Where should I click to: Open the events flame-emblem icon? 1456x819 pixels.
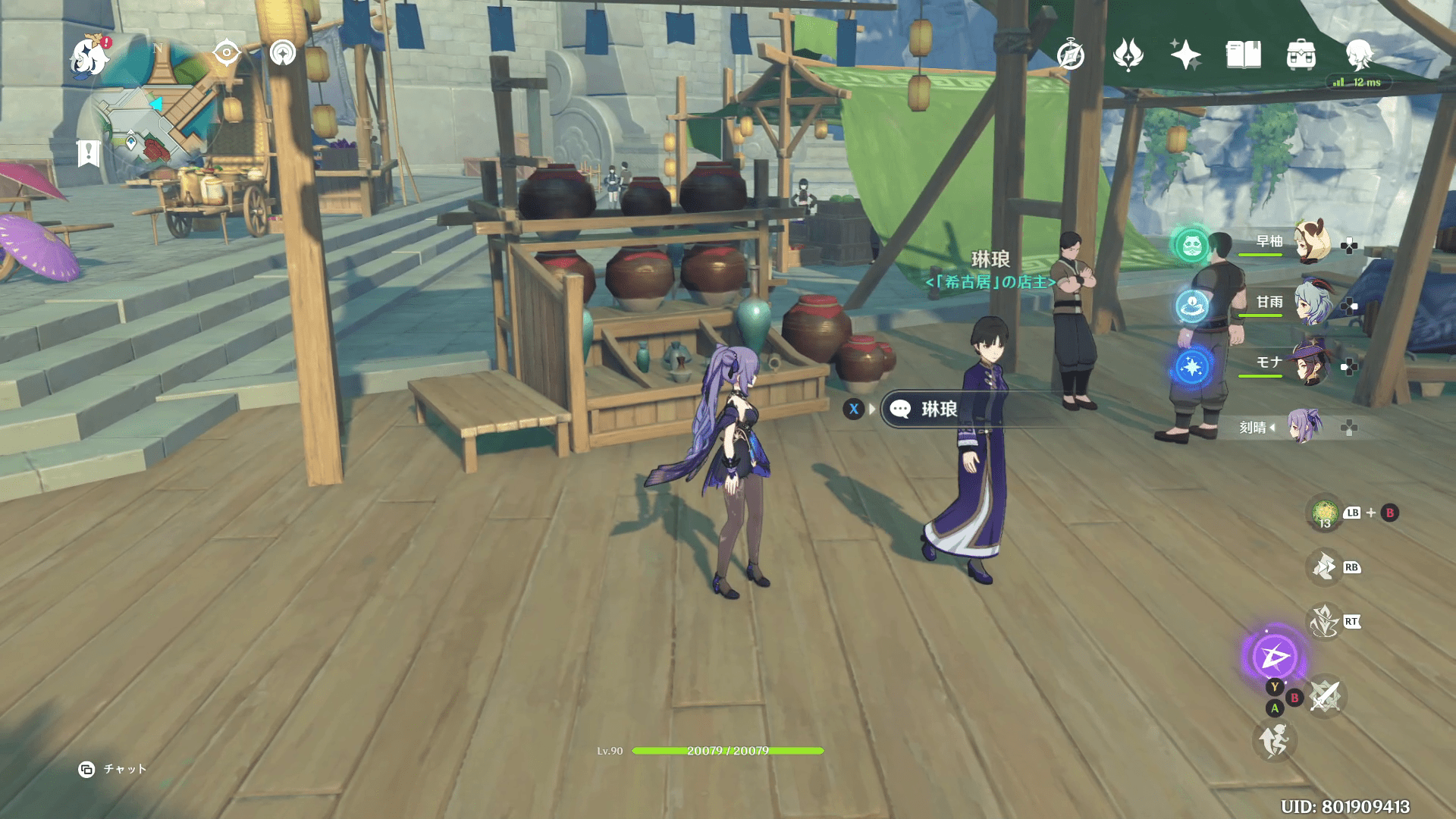coord(1128,55)
